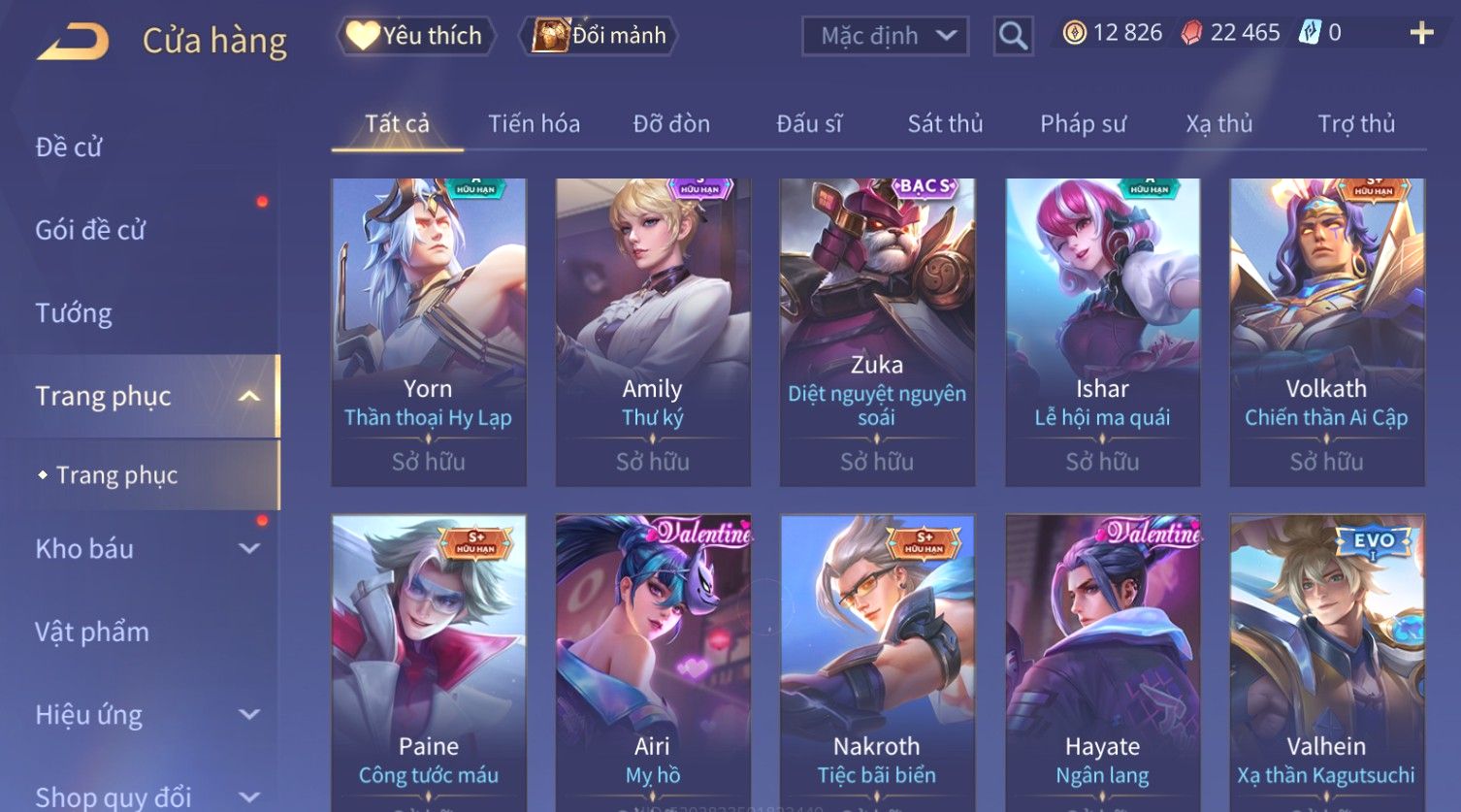Switch to the Tiến hóa tab
The height and width of the screenshot is (812, 1461).
click(534, 124)
